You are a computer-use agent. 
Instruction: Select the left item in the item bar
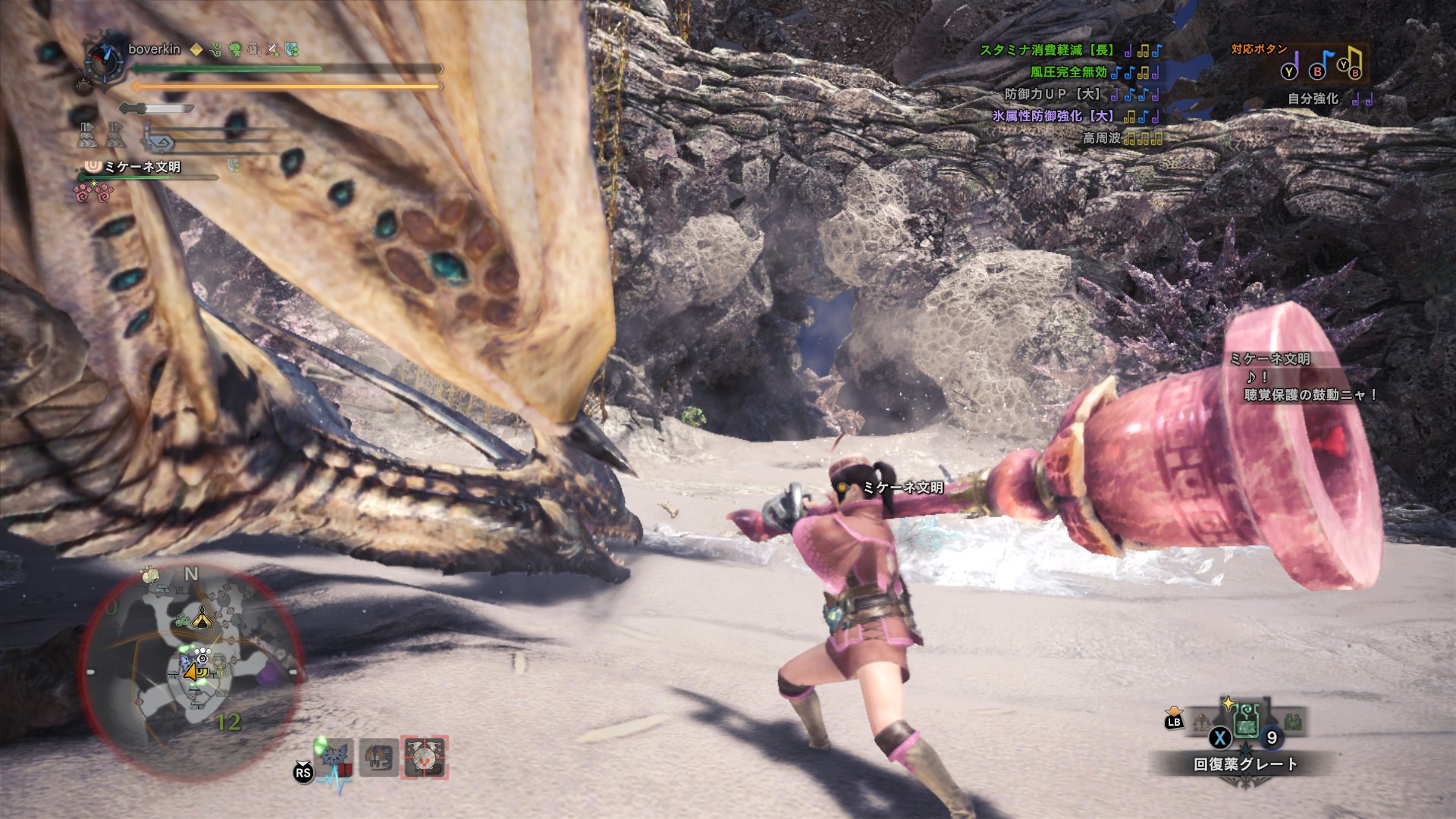[1202, 723]
